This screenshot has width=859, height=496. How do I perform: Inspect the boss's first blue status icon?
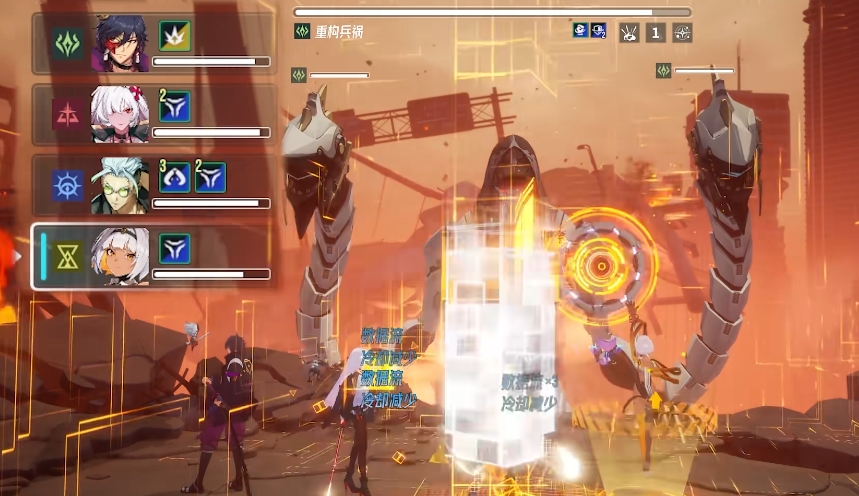(x=580, y=31)
